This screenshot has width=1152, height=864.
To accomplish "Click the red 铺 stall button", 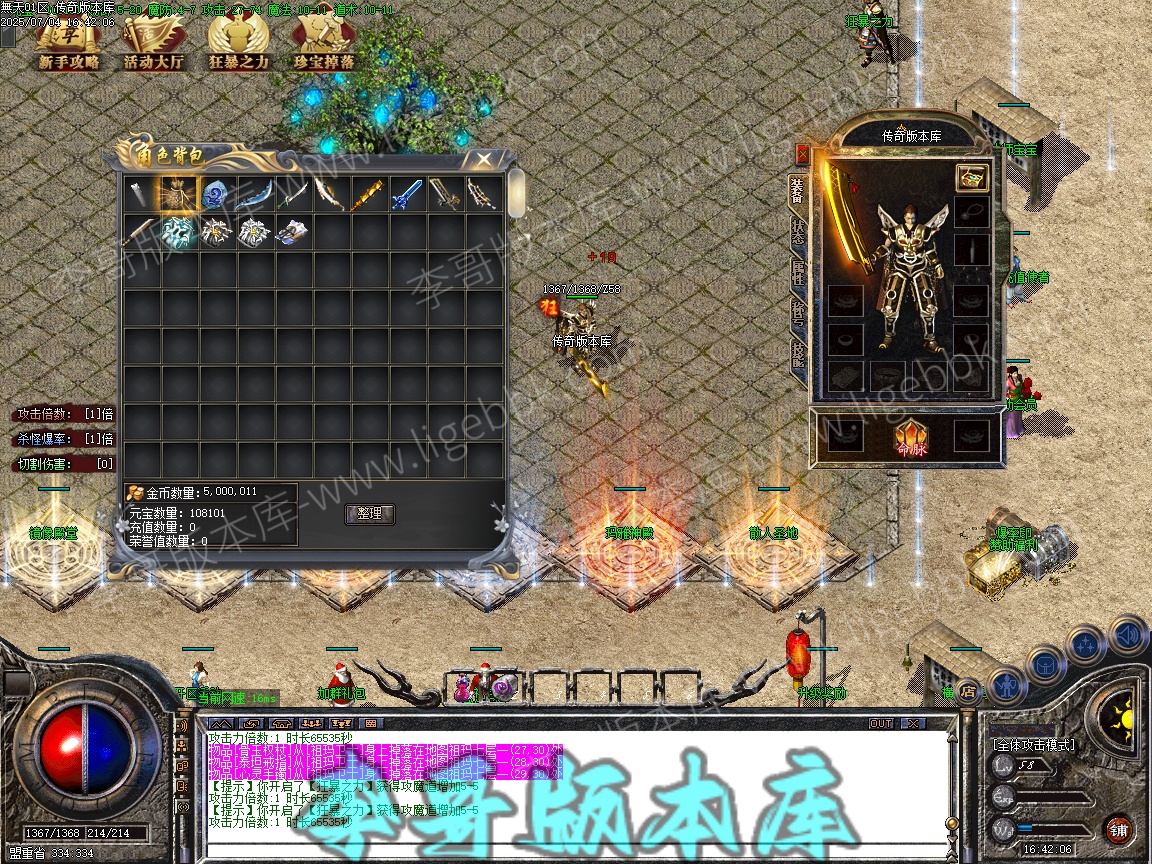I will click(1118, 830).
